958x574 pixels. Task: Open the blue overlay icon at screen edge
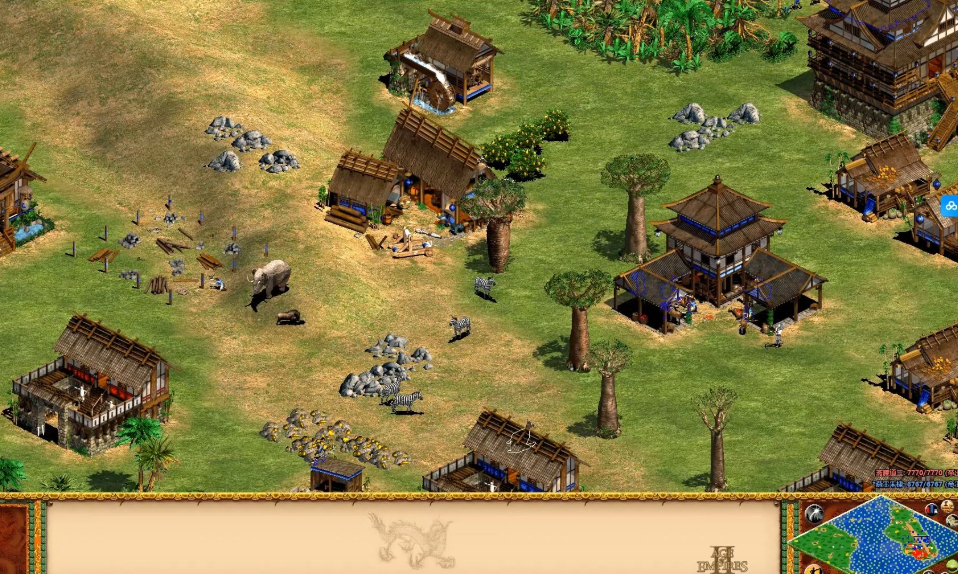949,205
